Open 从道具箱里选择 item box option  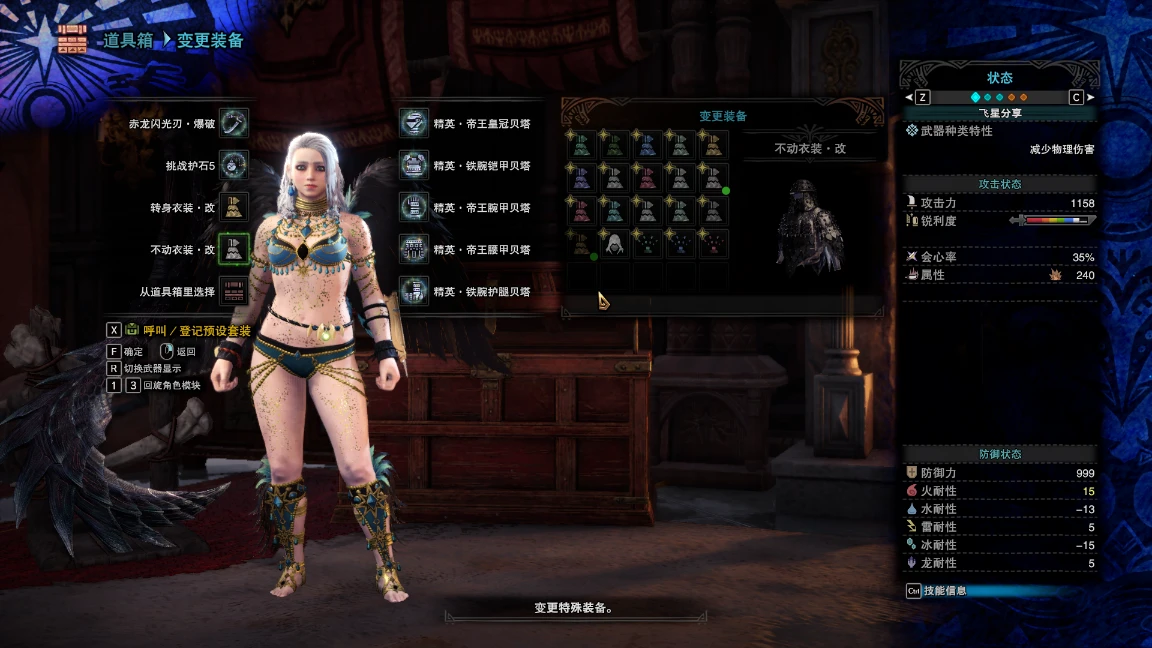click(233, 292)
